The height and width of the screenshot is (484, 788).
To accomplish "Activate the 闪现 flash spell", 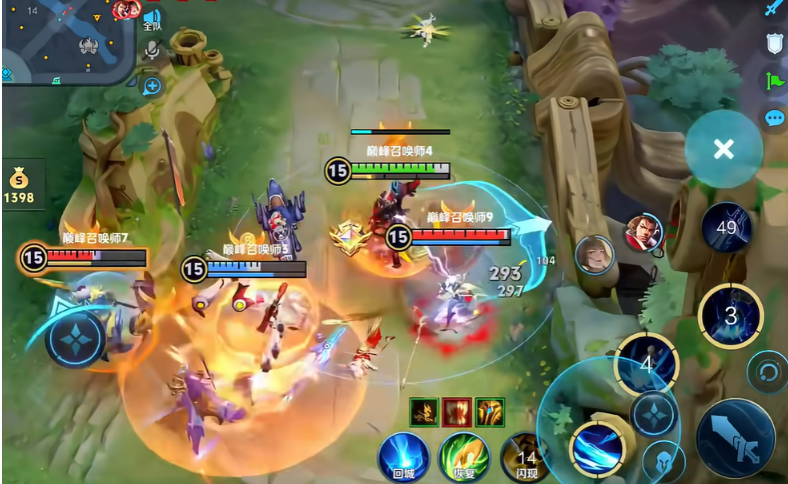I will pyautogui.click(x=526, y=457).
